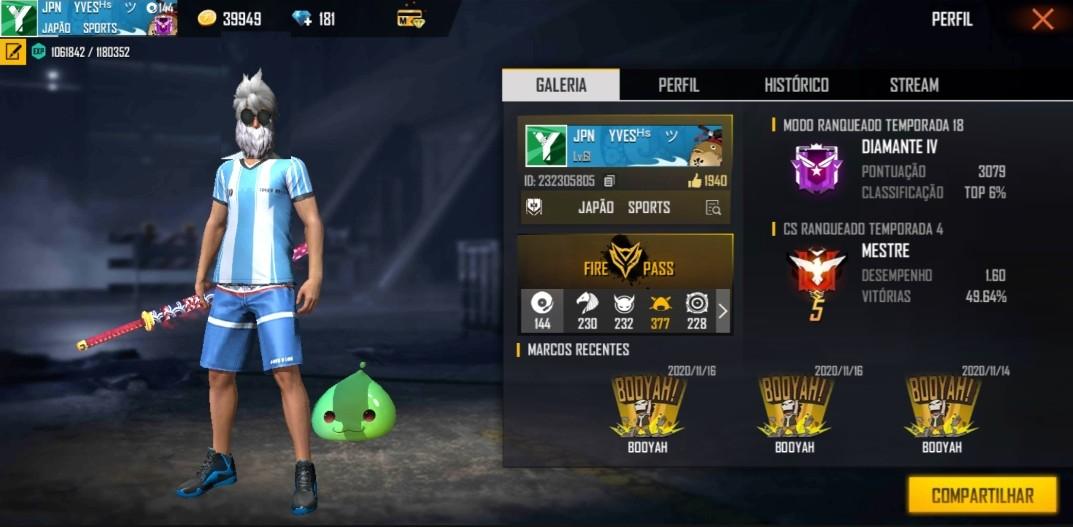Screen dimensions: 1073x527
Task: Click the yellow Compartilhar button
Action: click(982, 495)
